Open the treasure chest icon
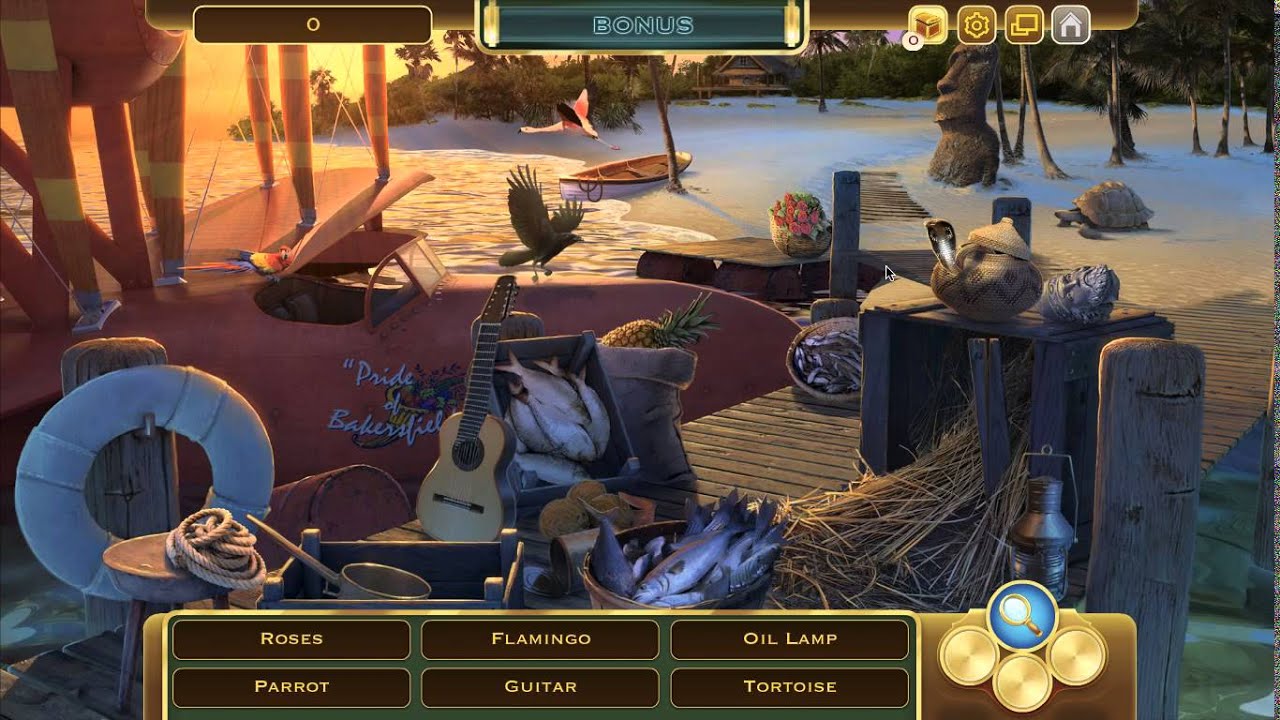Viewport: 1280px width, 720px height. point(928,25)
